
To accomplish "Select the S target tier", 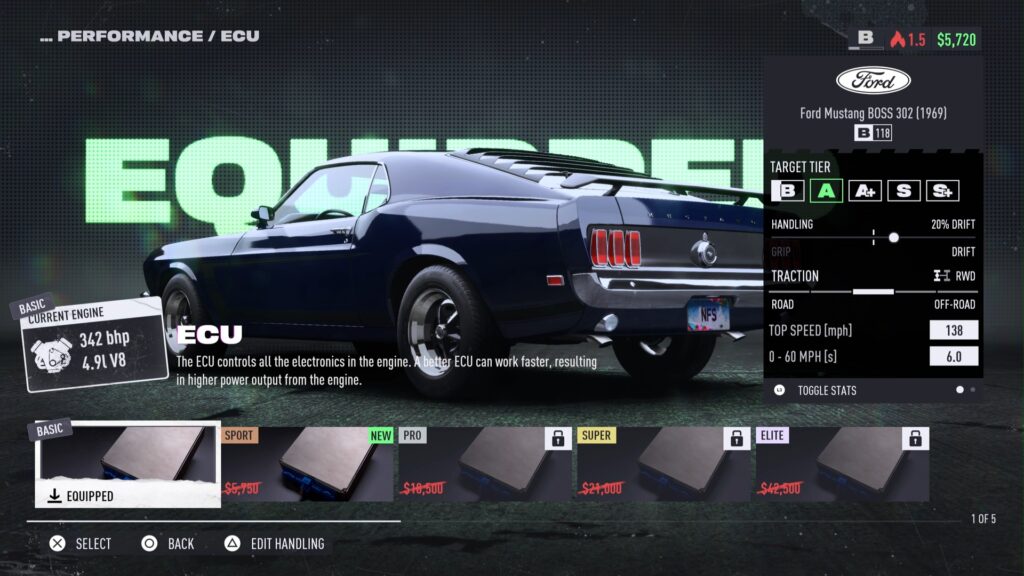I will (x=903, y=190).
